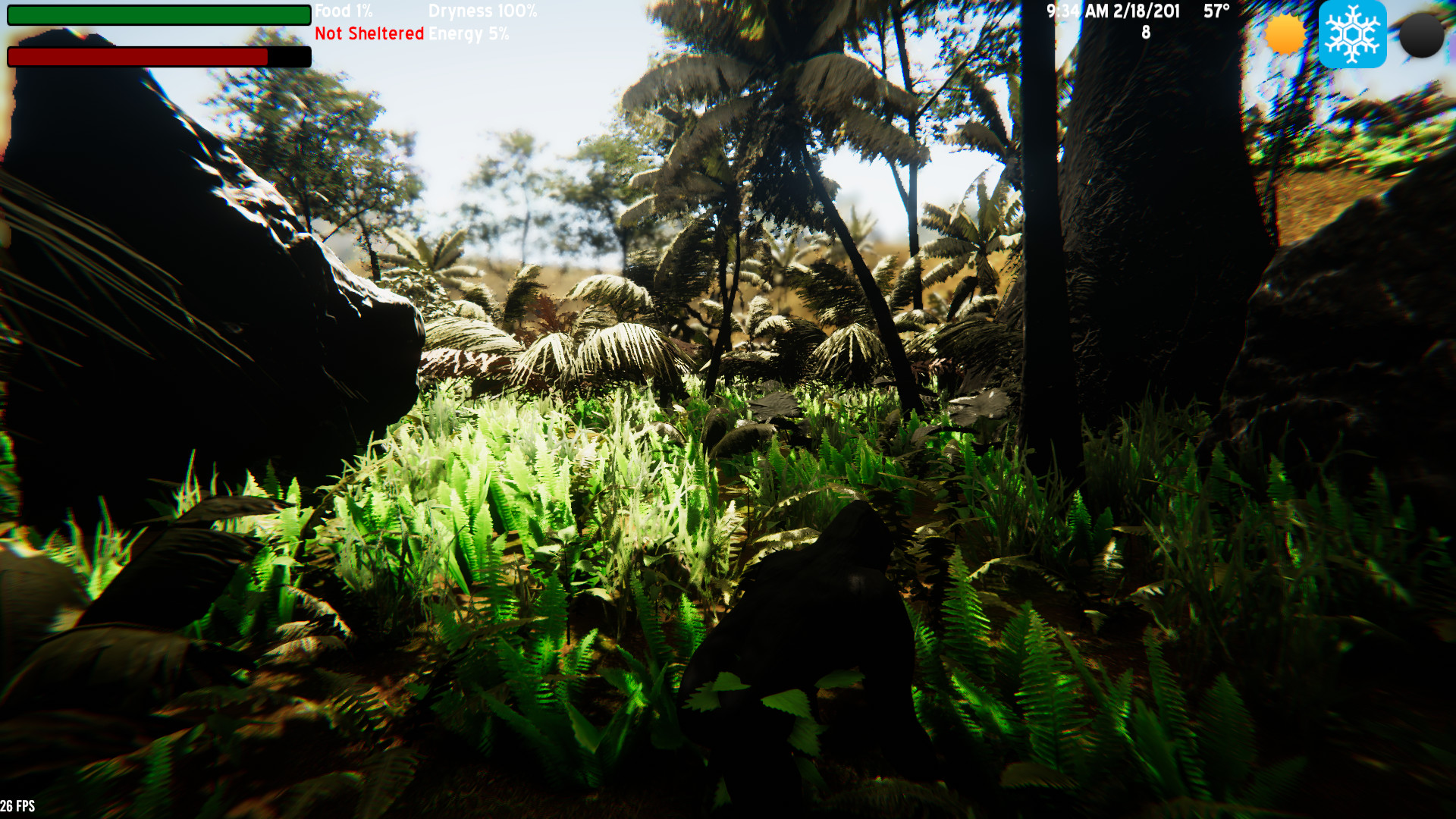Click the orange sun weather icon
Image resolution: width=1456 pixels, height=819 pixels.
pyautogui.click(x=1283, y=34)
